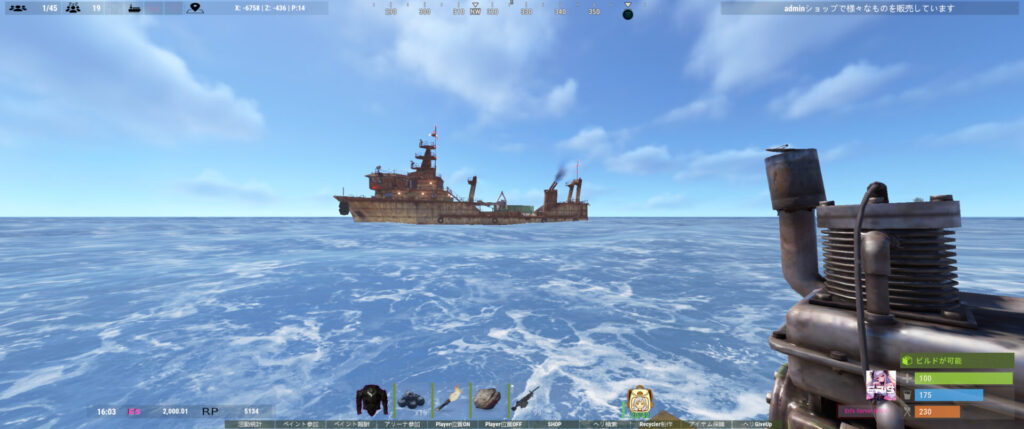Toggle Player位置OFF button
The width and height of the screenshot is (1024, 429).
coord(503,424)
